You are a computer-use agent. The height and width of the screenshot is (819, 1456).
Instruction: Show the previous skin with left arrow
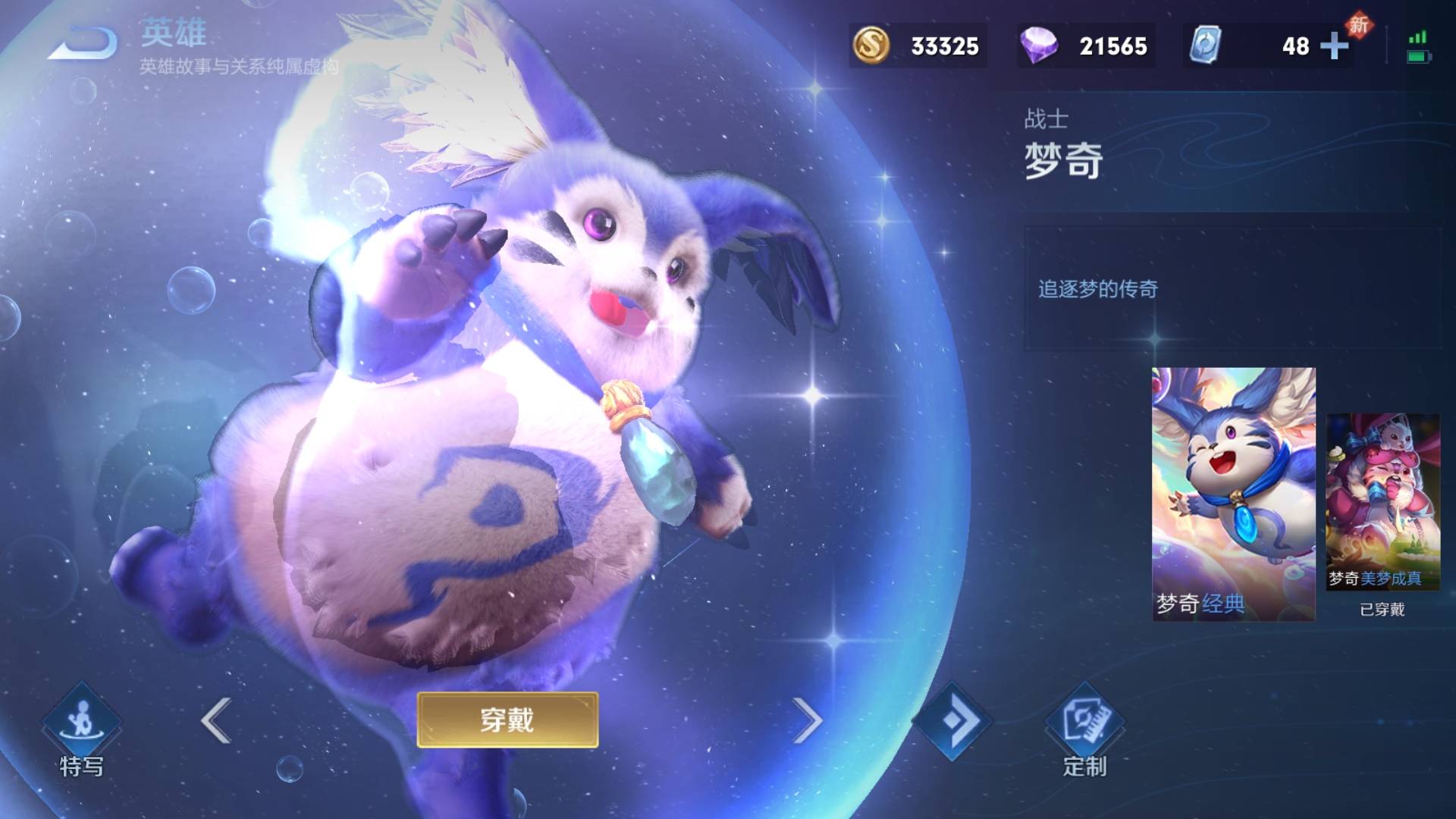tap(216, 720)
